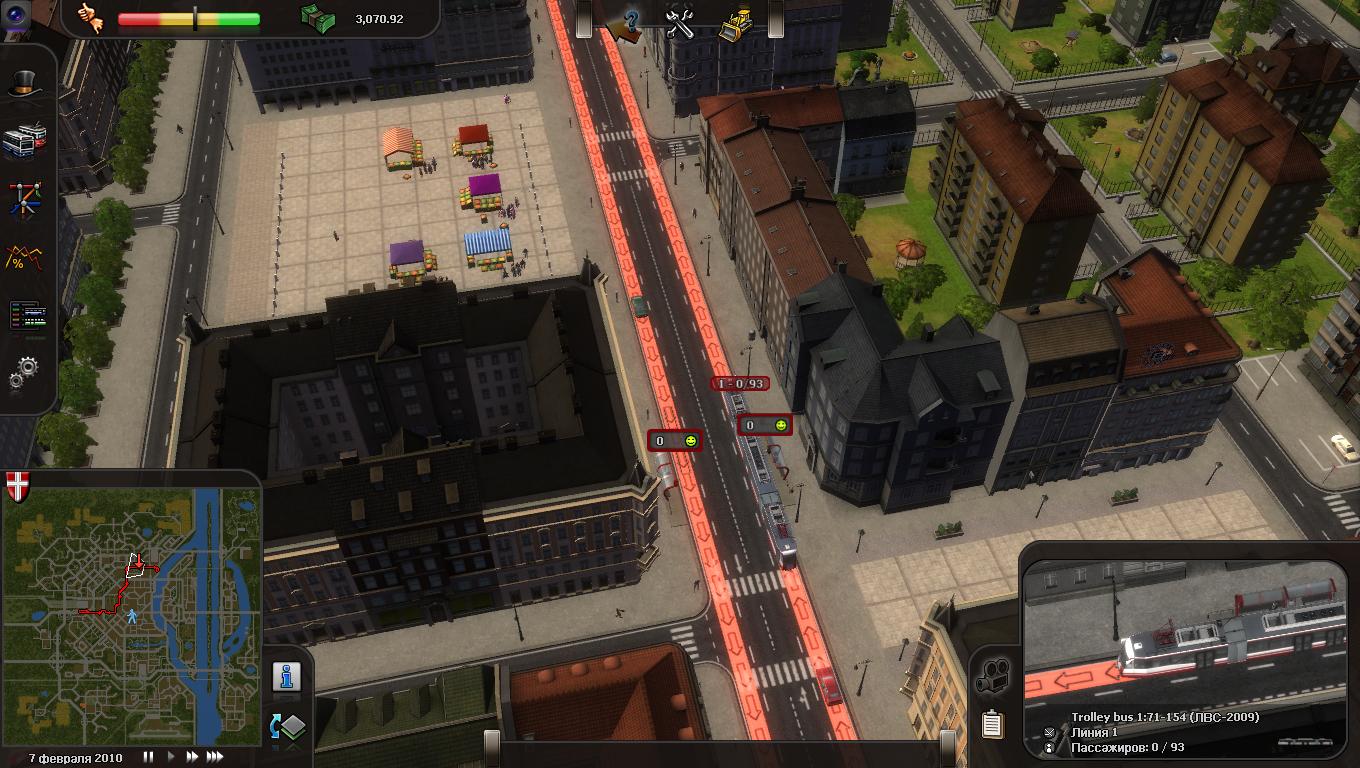Click on the city minimap
This screenshot has height=768, width=1360.
(132, 615)
